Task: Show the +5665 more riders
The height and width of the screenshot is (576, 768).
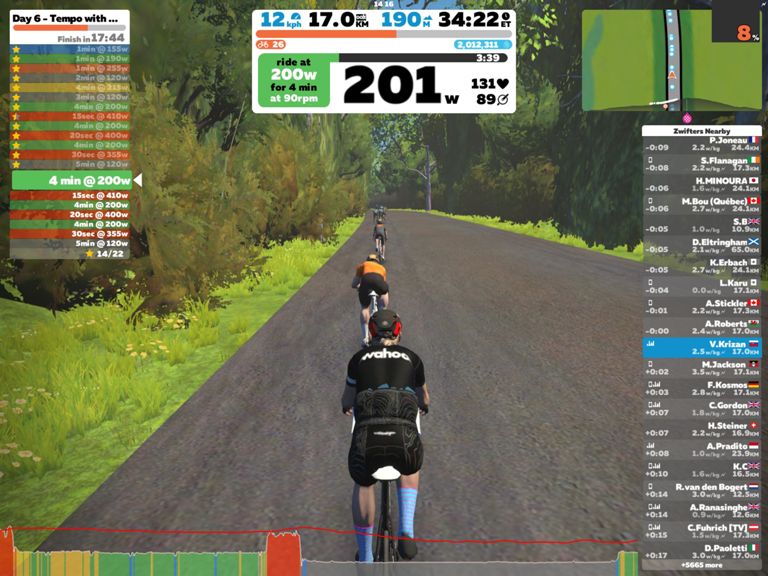Action: (701, 566)
